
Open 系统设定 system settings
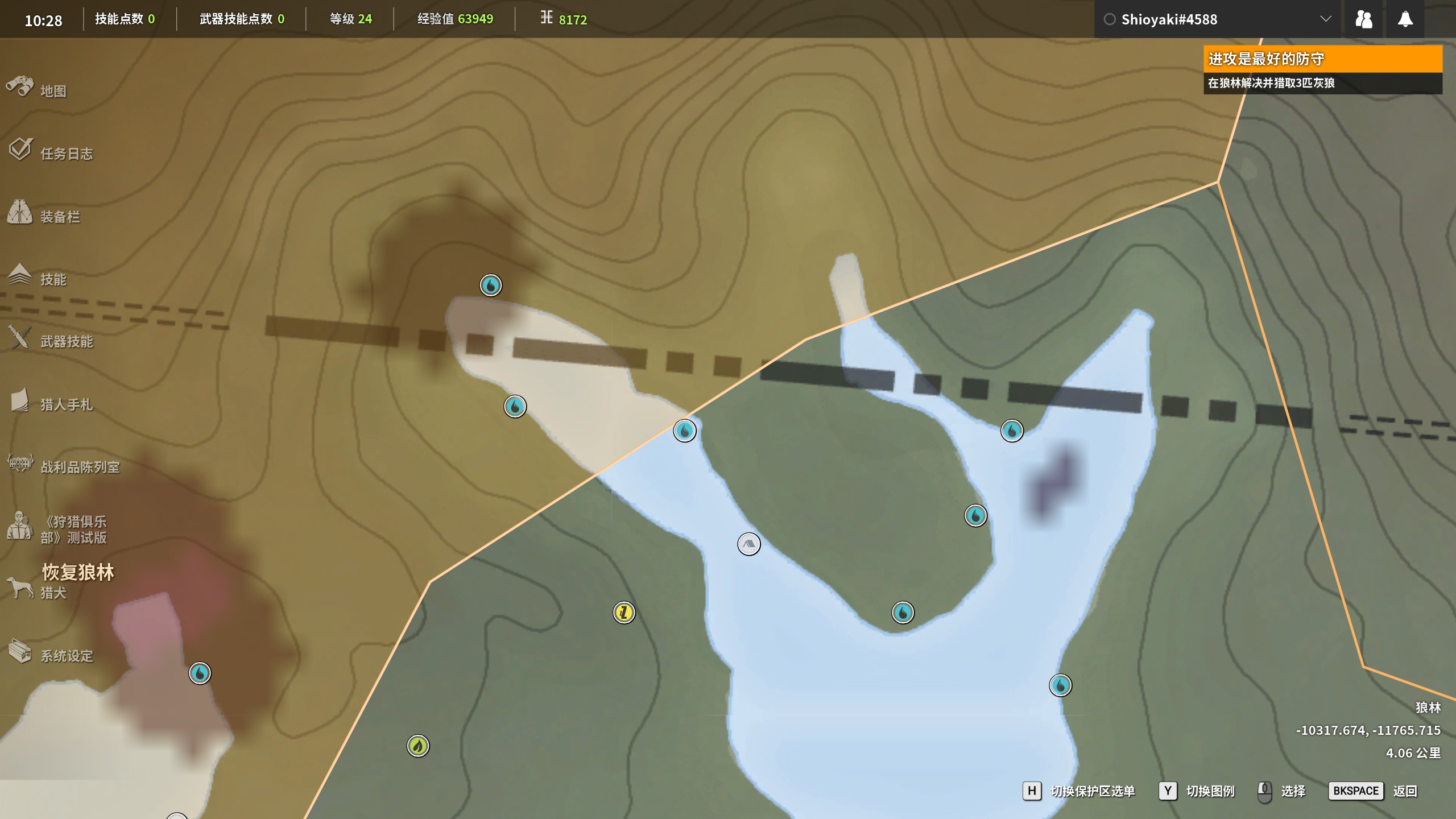pyautogui.click(x=66, y=656)
